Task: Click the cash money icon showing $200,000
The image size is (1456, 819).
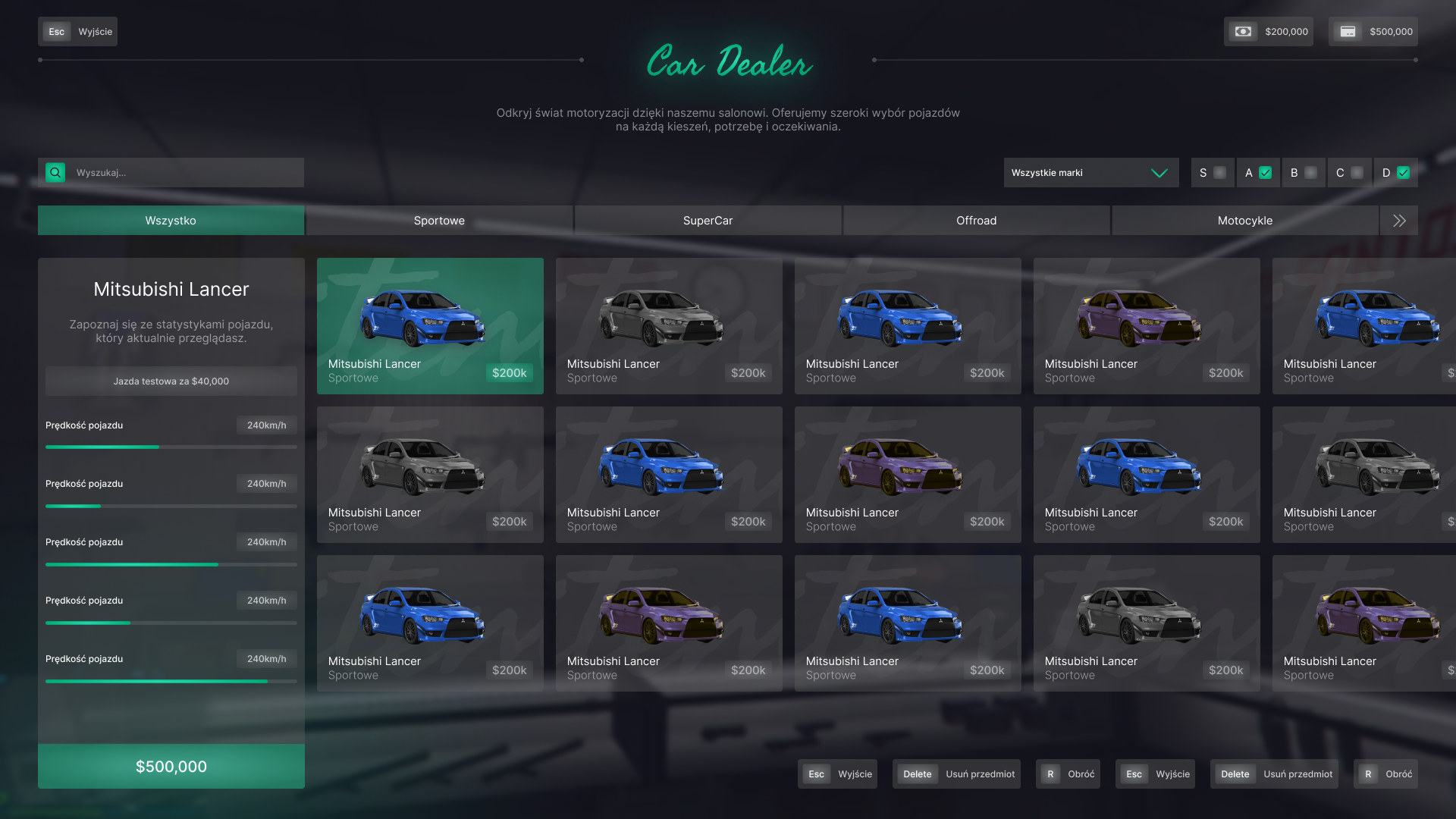Action: [1242, 31]
